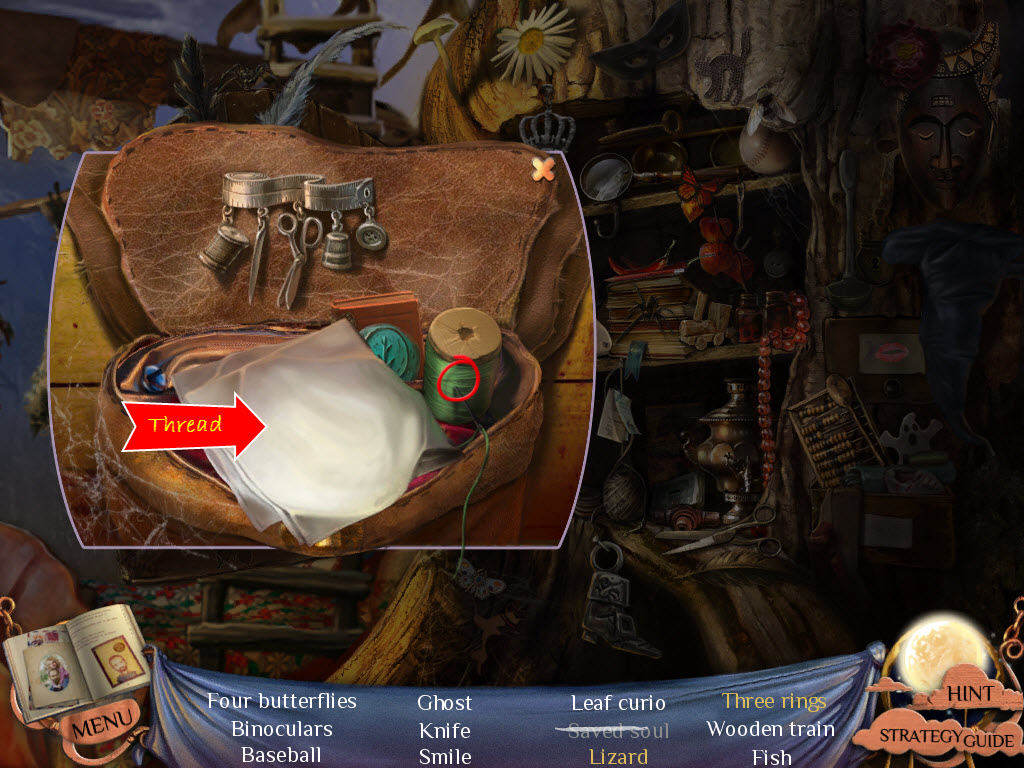Select 'Lizard' in the item list

click(618, 757)
